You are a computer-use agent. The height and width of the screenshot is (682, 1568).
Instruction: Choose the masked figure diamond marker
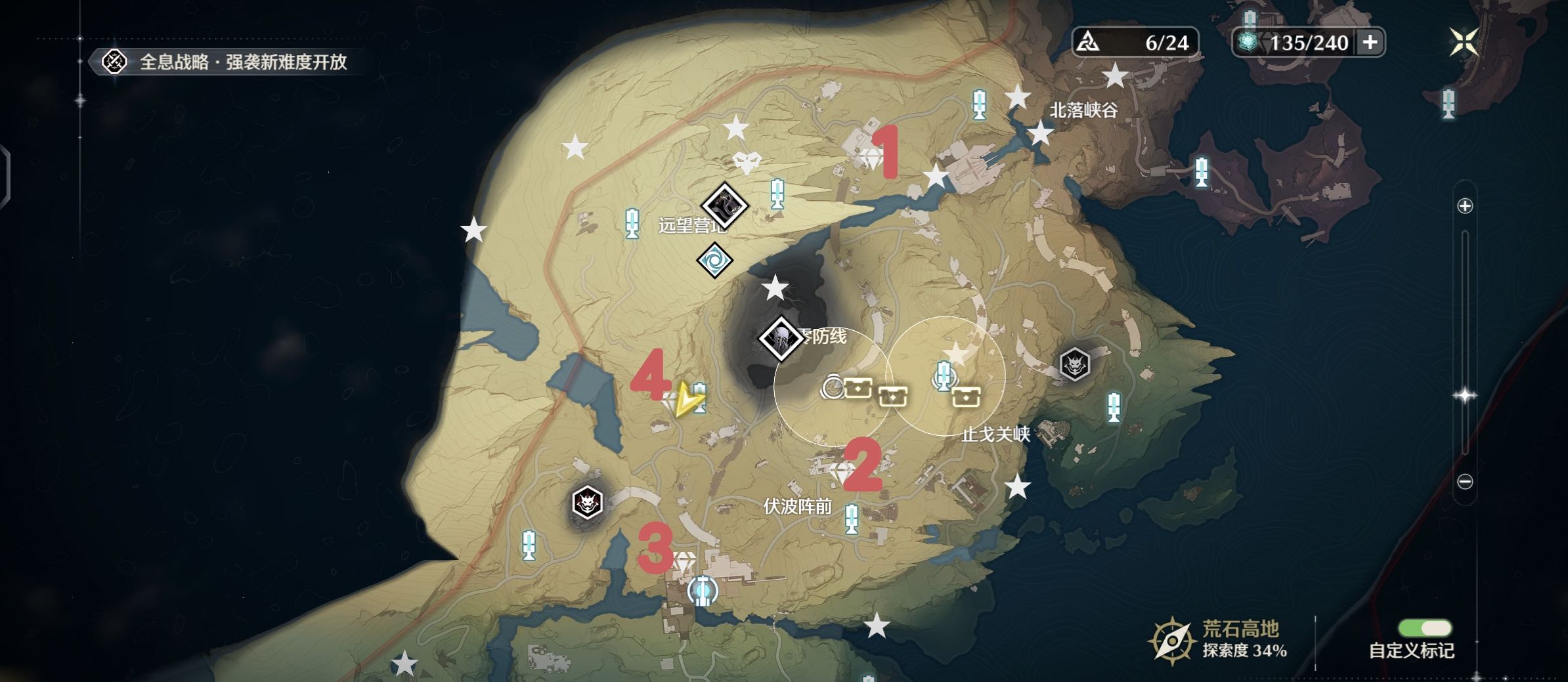pyautogui.click(x=781, y=338)
